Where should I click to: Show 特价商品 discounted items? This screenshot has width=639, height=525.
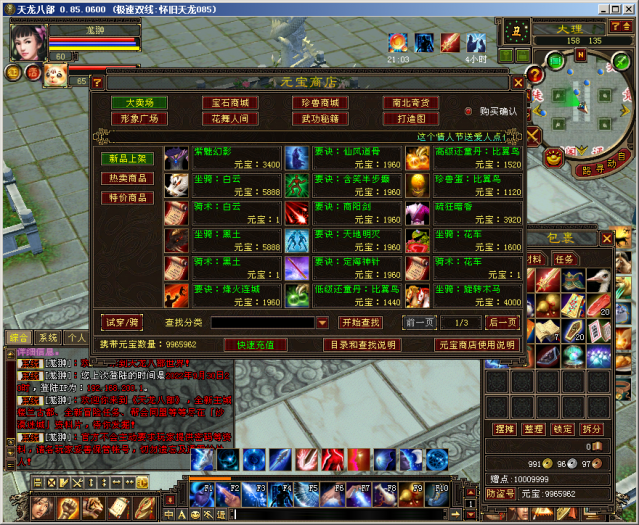pos(127,198)
